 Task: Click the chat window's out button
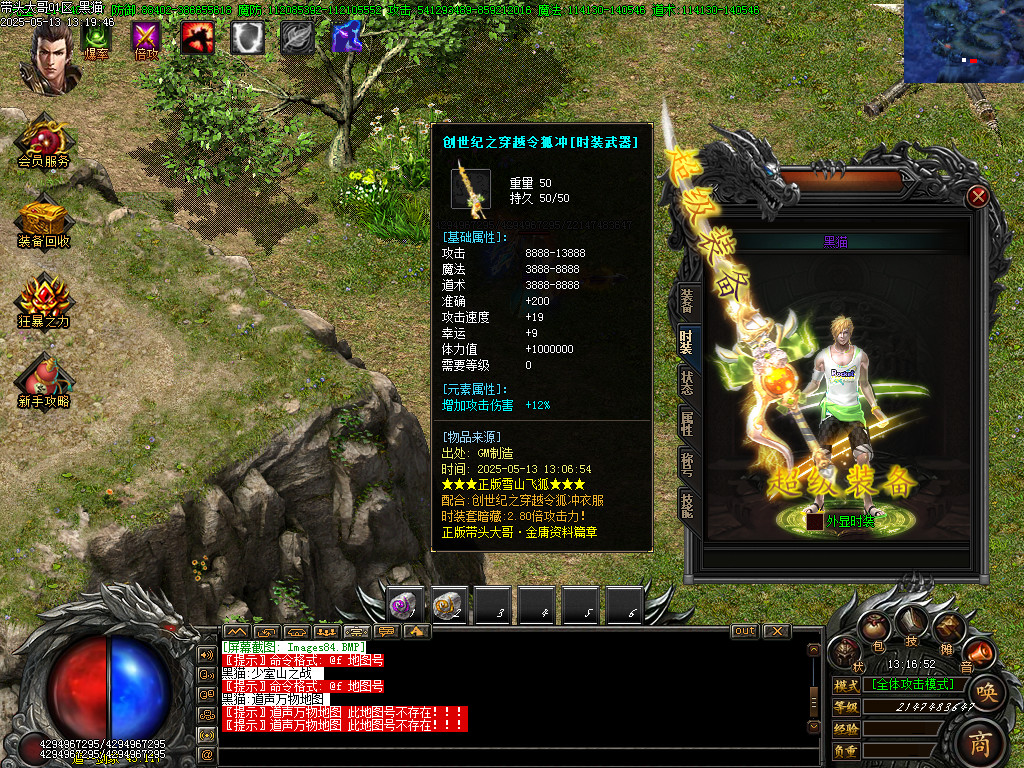tap(745, 631)
